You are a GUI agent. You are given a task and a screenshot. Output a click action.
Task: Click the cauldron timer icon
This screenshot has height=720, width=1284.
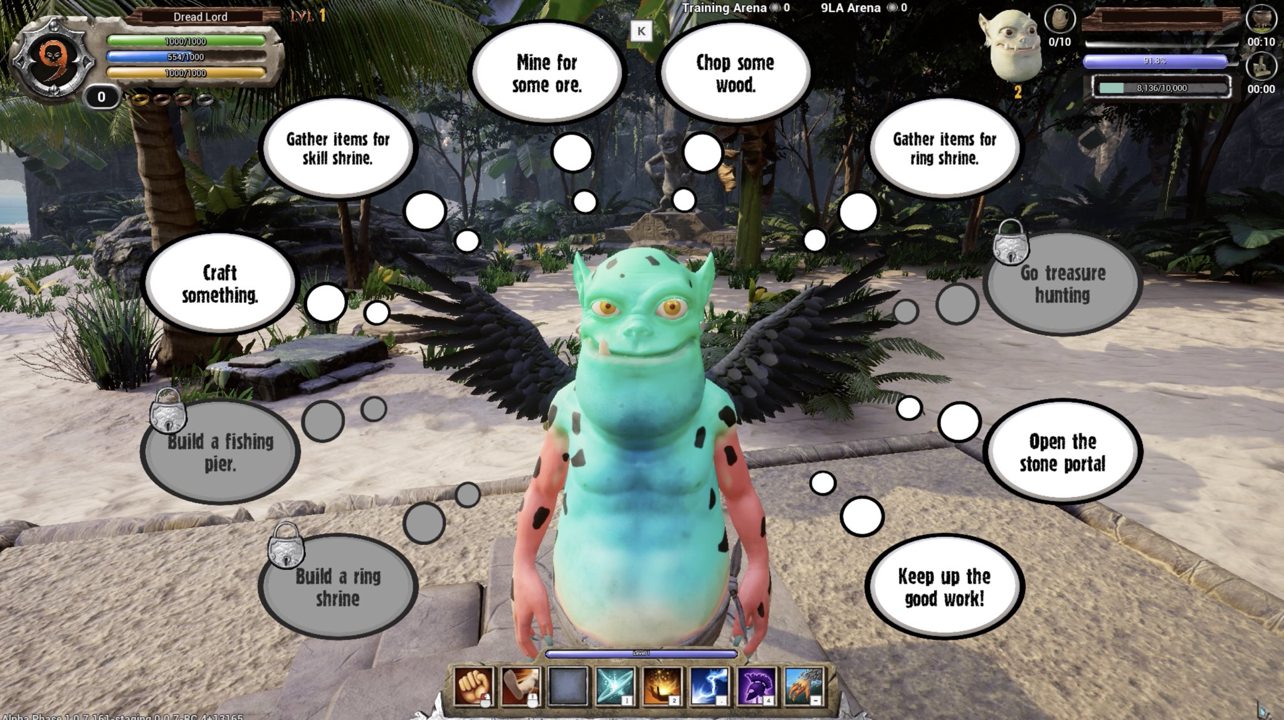coord(1259,19)
